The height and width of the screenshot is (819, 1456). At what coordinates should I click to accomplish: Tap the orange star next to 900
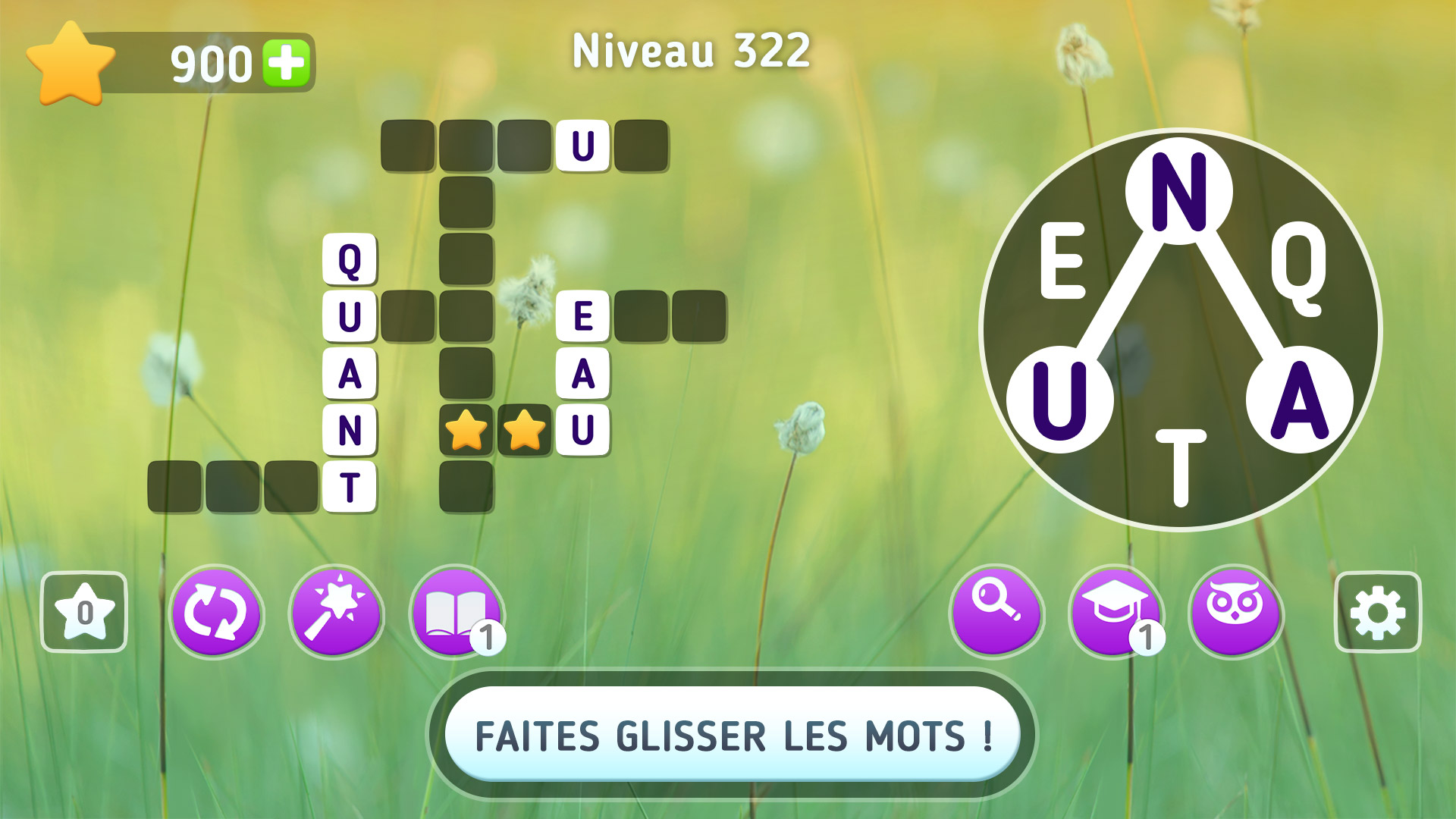point(70,64)
